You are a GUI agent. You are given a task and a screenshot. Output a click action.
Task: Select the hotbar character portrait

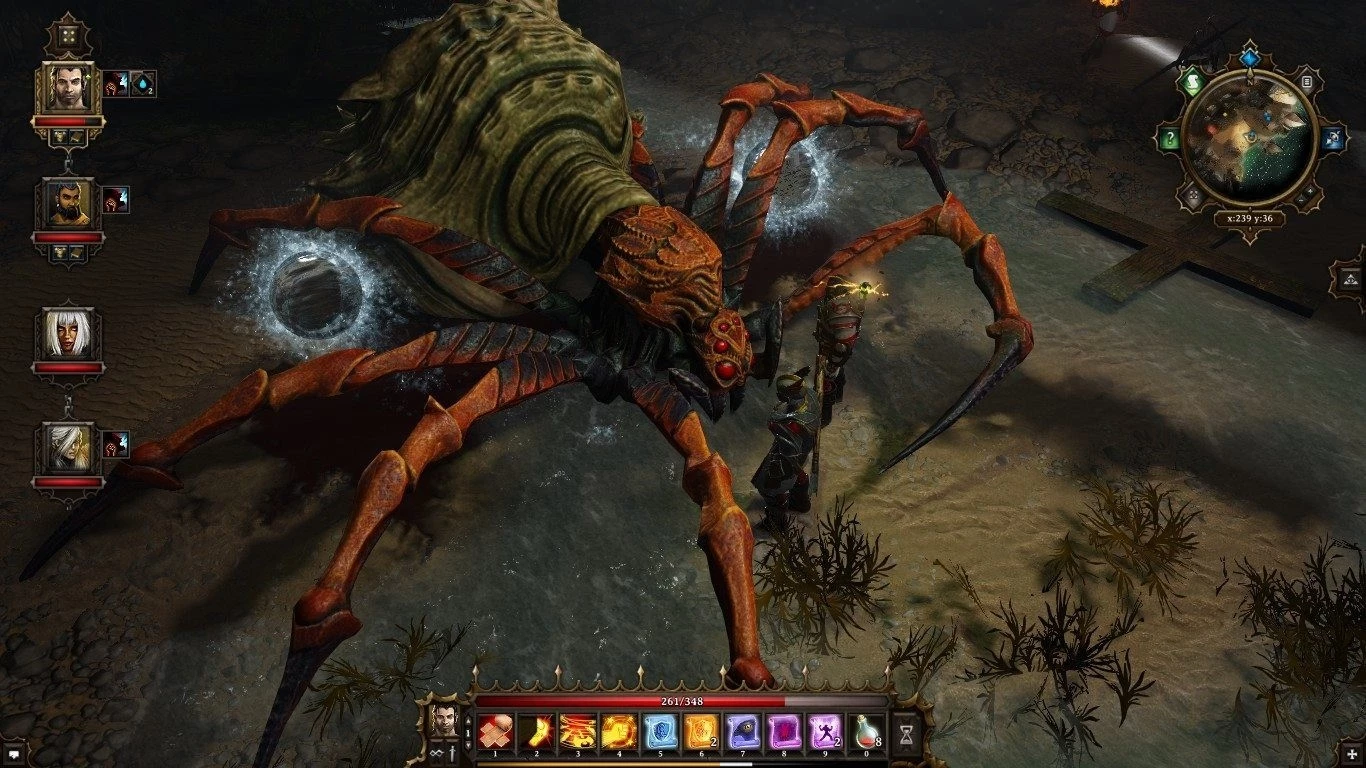tap(443, 718)
